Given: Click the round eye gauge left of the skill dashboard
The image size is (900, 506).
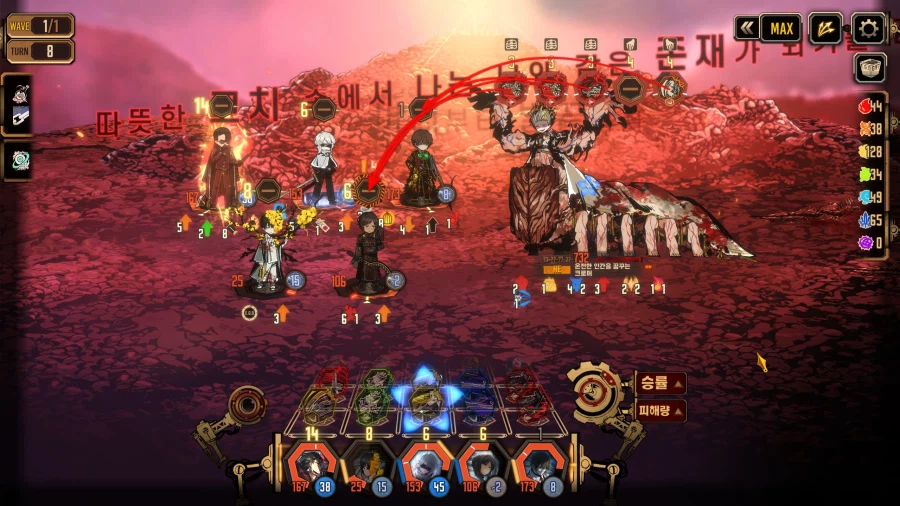Looking at the screenshot, I should click(246, 405).
